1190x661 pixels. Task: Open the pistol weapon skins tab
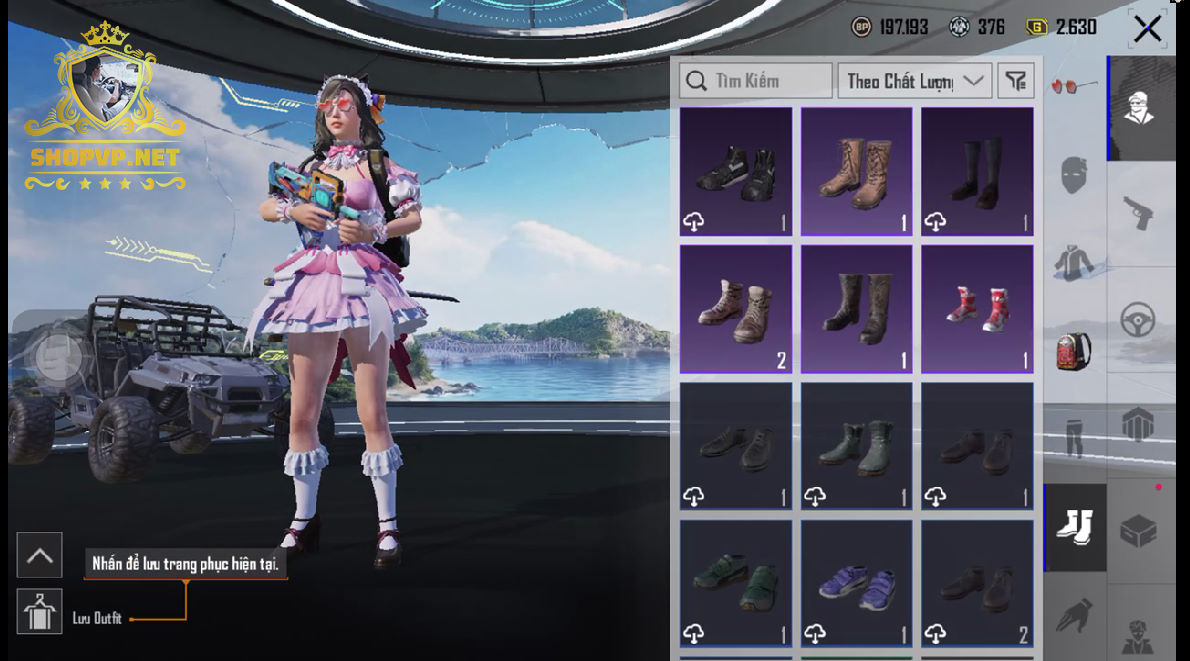[x=1140, y=211]
